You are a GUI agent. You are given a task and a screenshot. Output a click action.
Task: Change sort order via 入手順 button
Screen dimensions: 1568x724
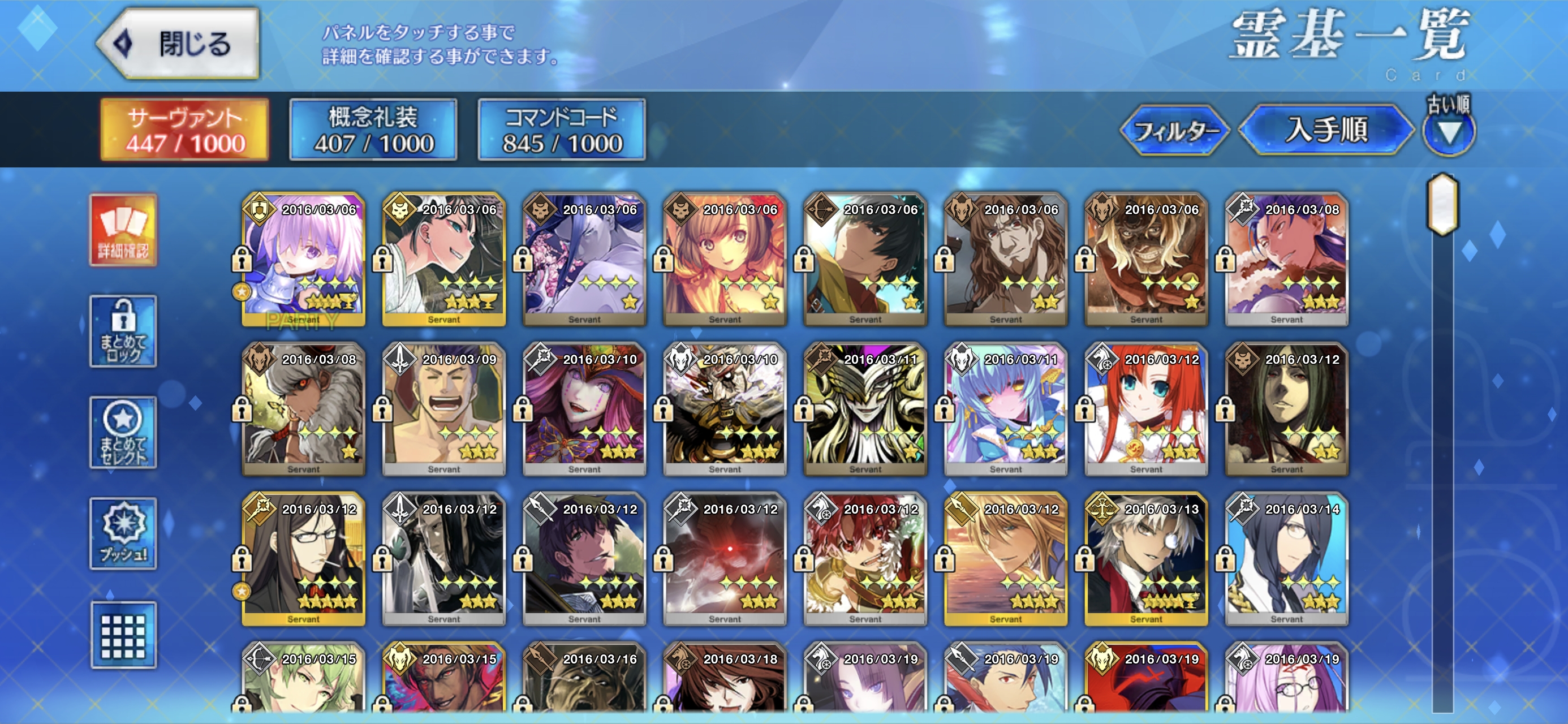pos(1325,130)
